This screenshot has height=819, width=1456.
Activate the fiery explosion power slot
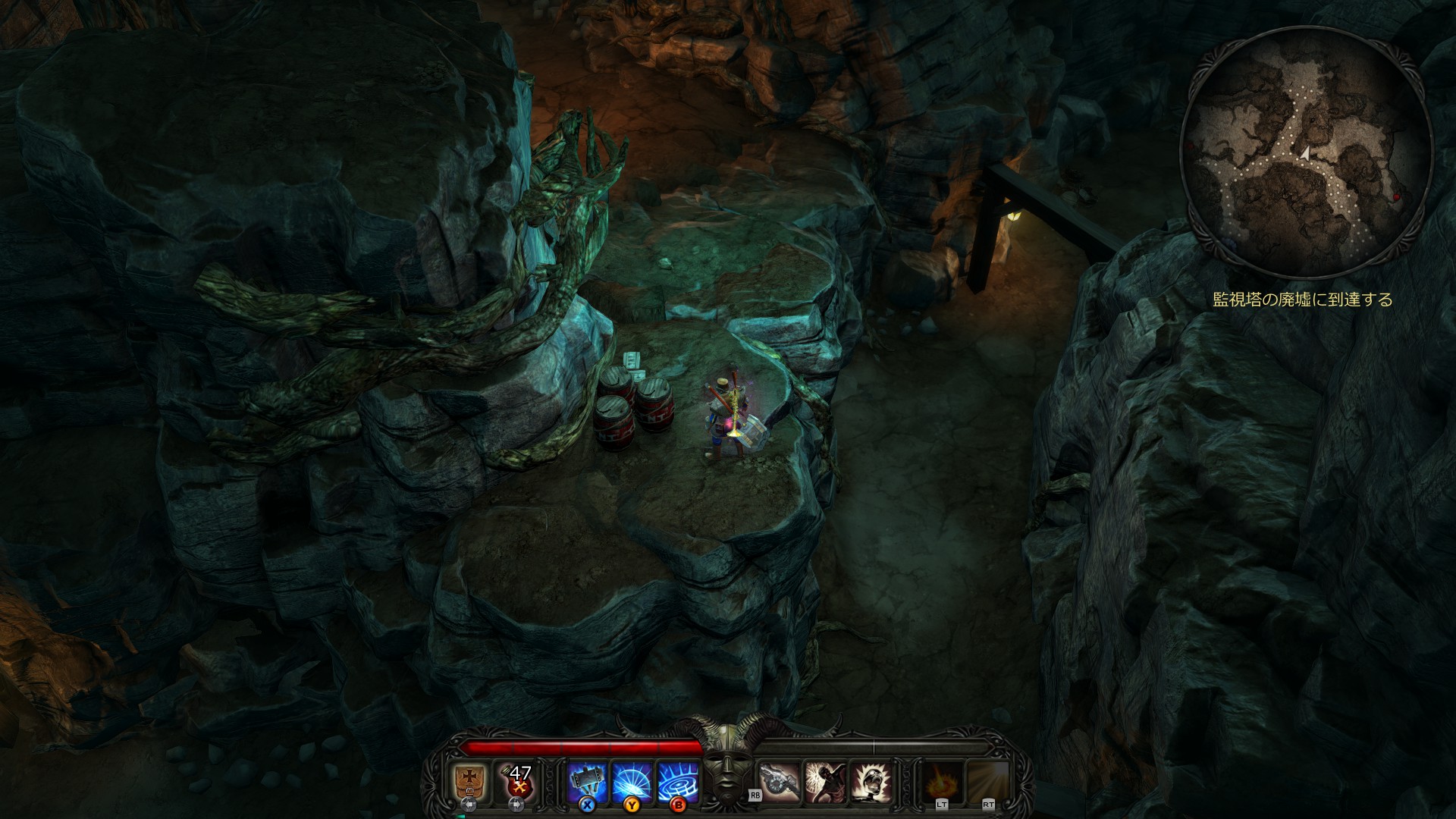[x=943, y=781]
